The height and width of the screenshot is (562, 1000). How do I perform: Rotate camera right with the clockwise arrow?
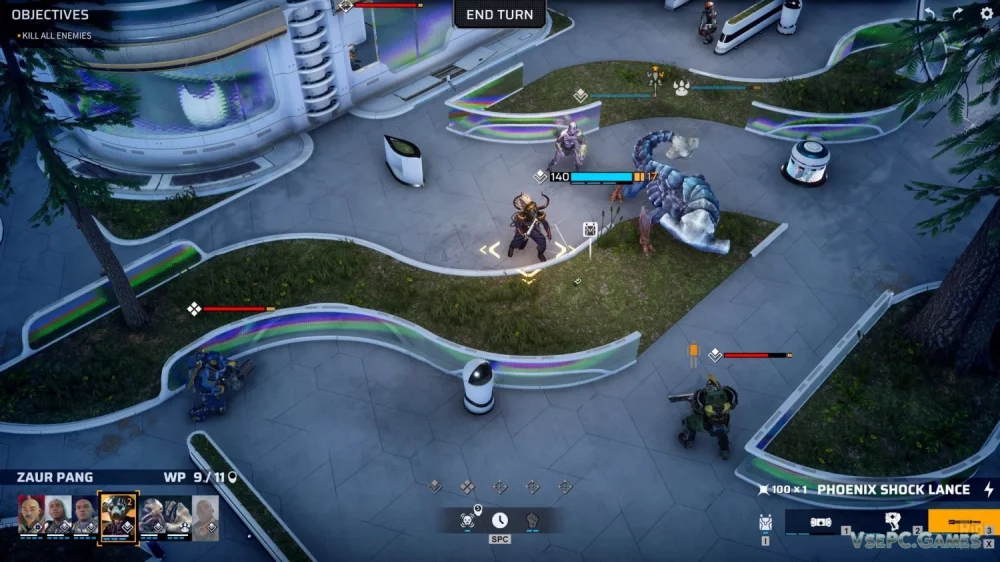click(957, 14)
